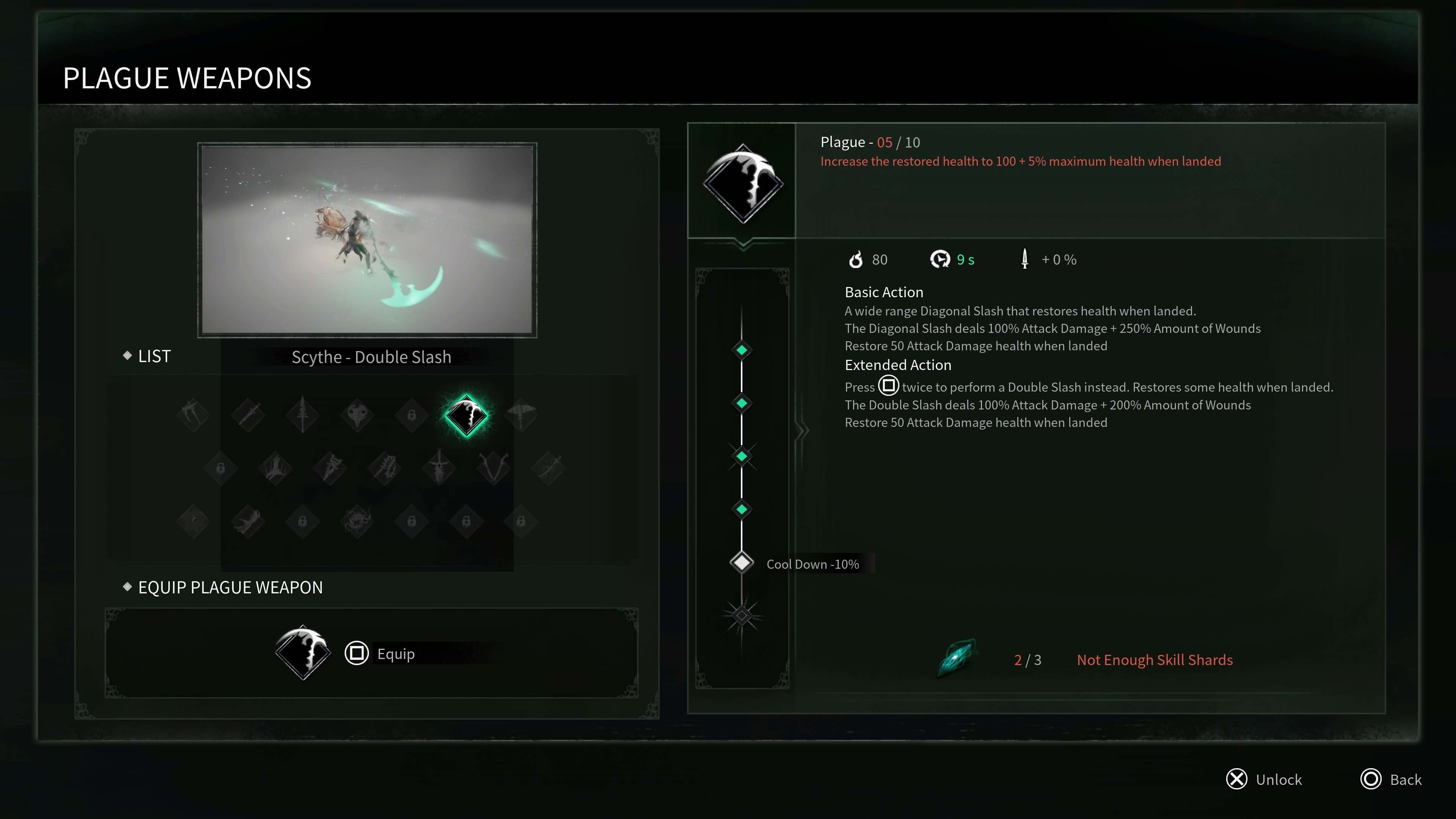Viewport: 1456px width, 819px height.
Task: Choose the spiked club weapon icon
Action: point(385,468)
